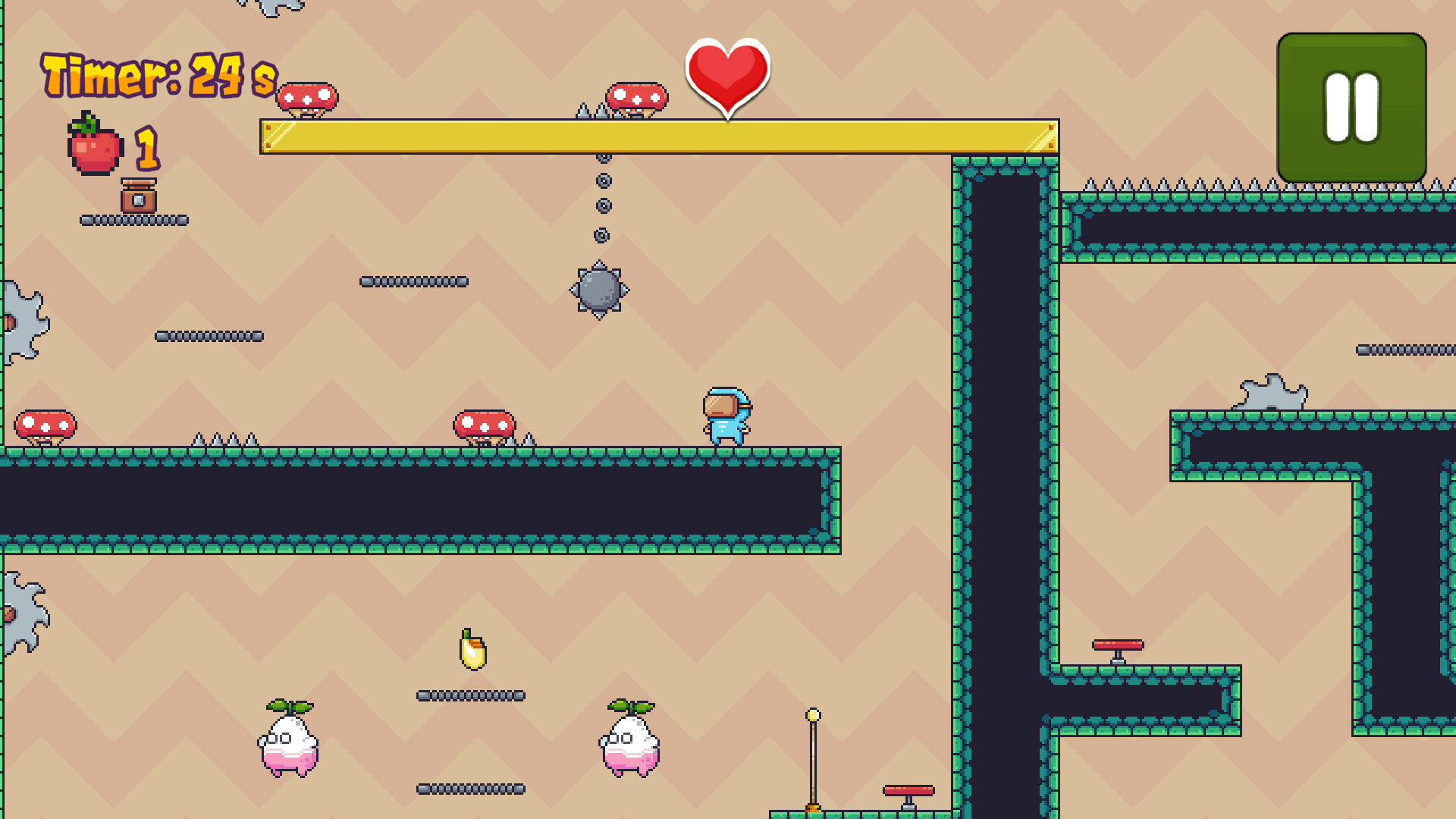Screen dimensions: 1456x819
Task: Click the Timer: 24 s display
Action: [155, 74]
